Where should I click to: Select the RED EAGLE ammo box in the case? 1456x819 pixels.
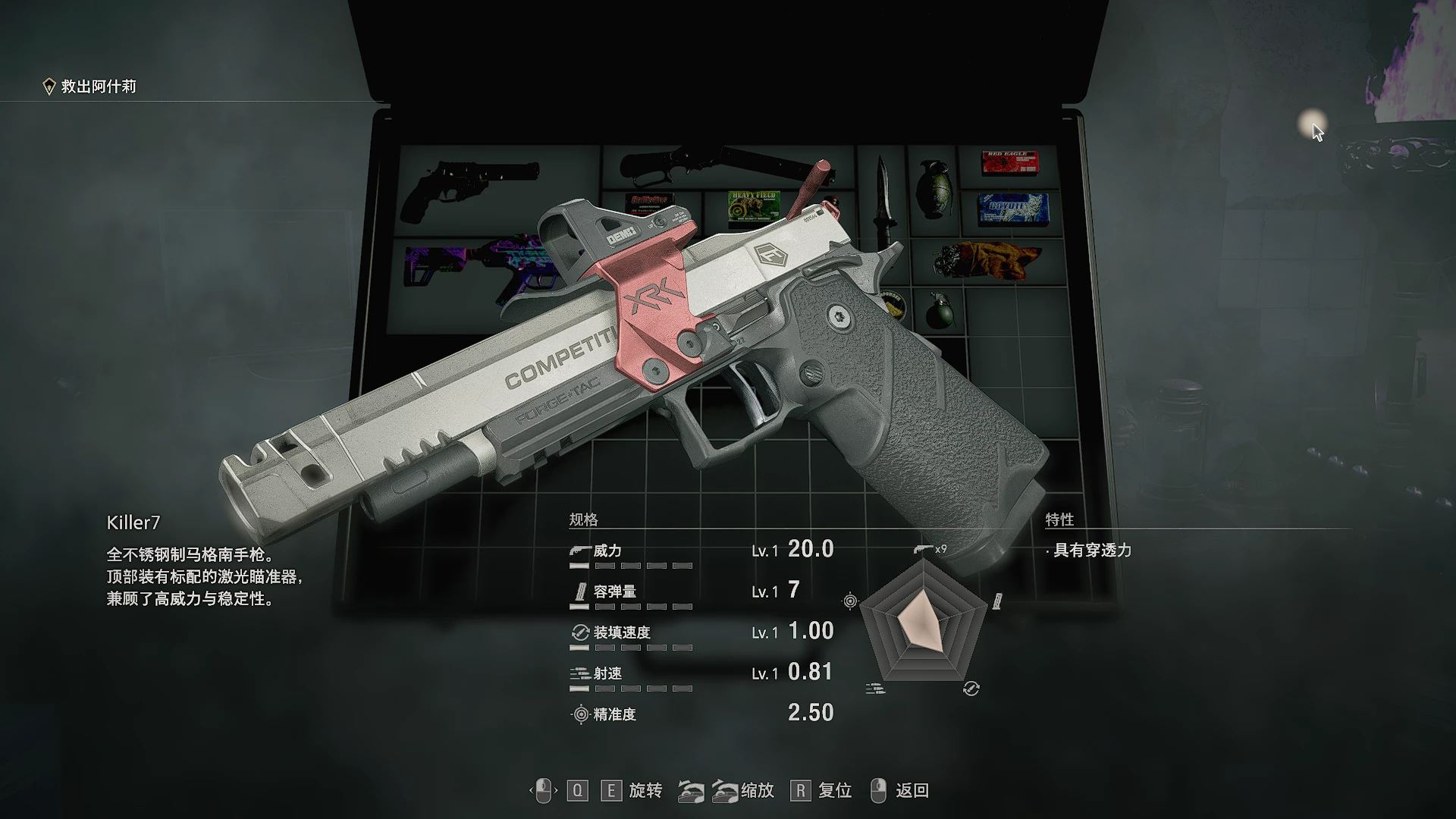pos(1011,162)
